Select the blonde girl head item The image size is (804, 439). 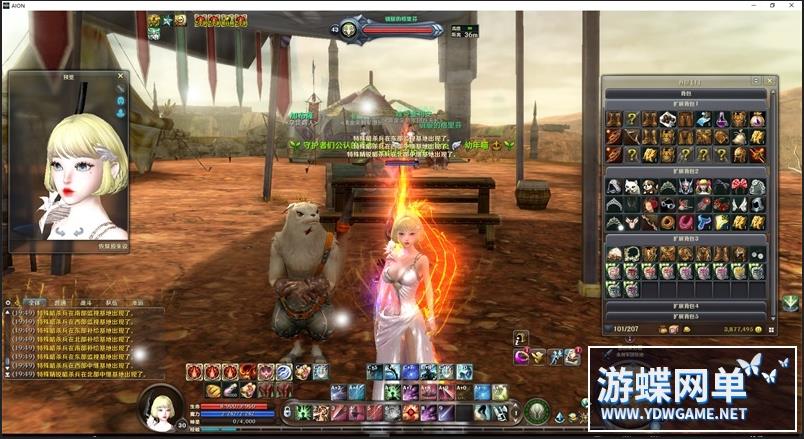703,187
